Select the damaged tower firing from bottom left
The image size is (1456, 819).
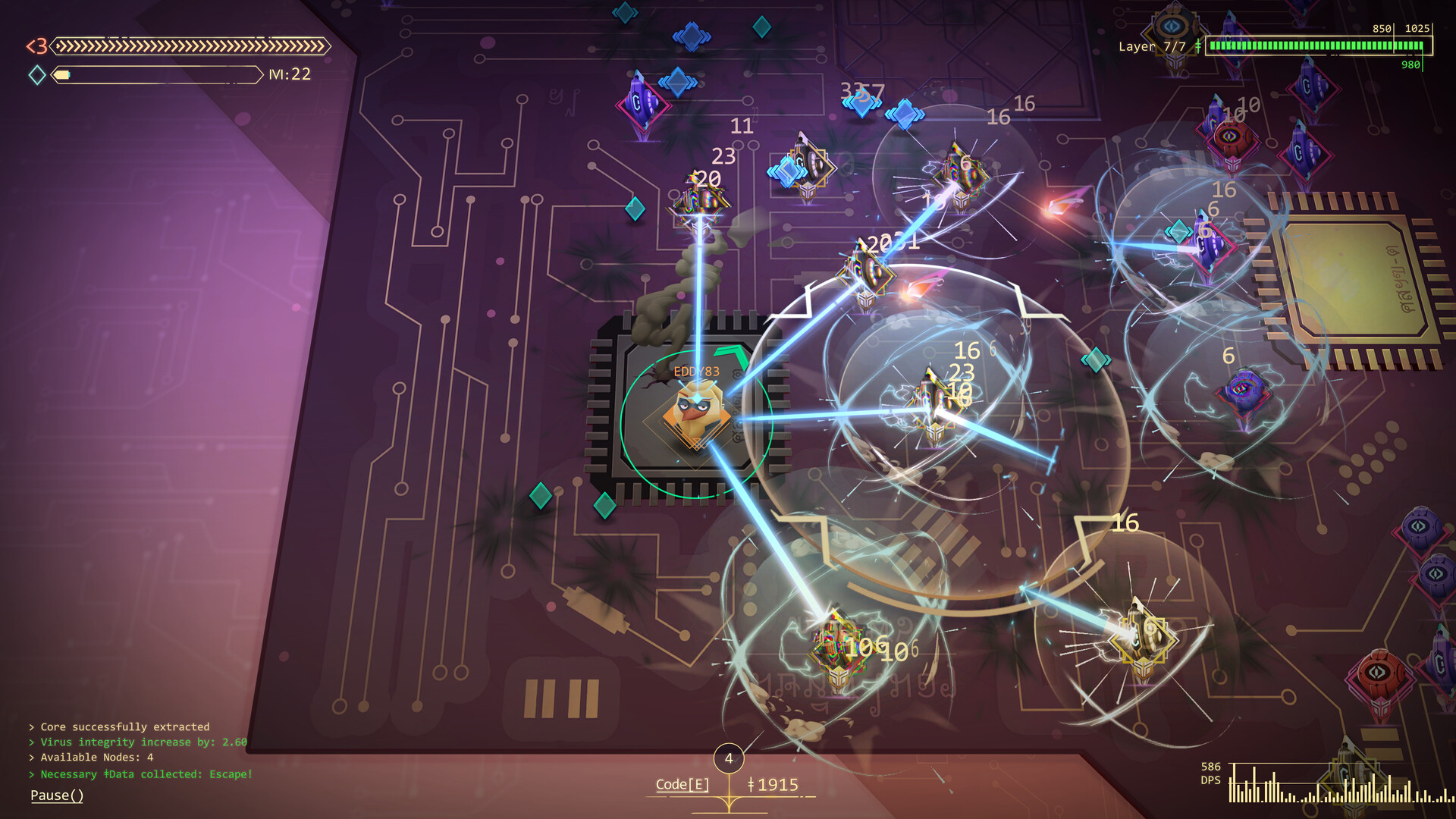click(x=838, y=645)
